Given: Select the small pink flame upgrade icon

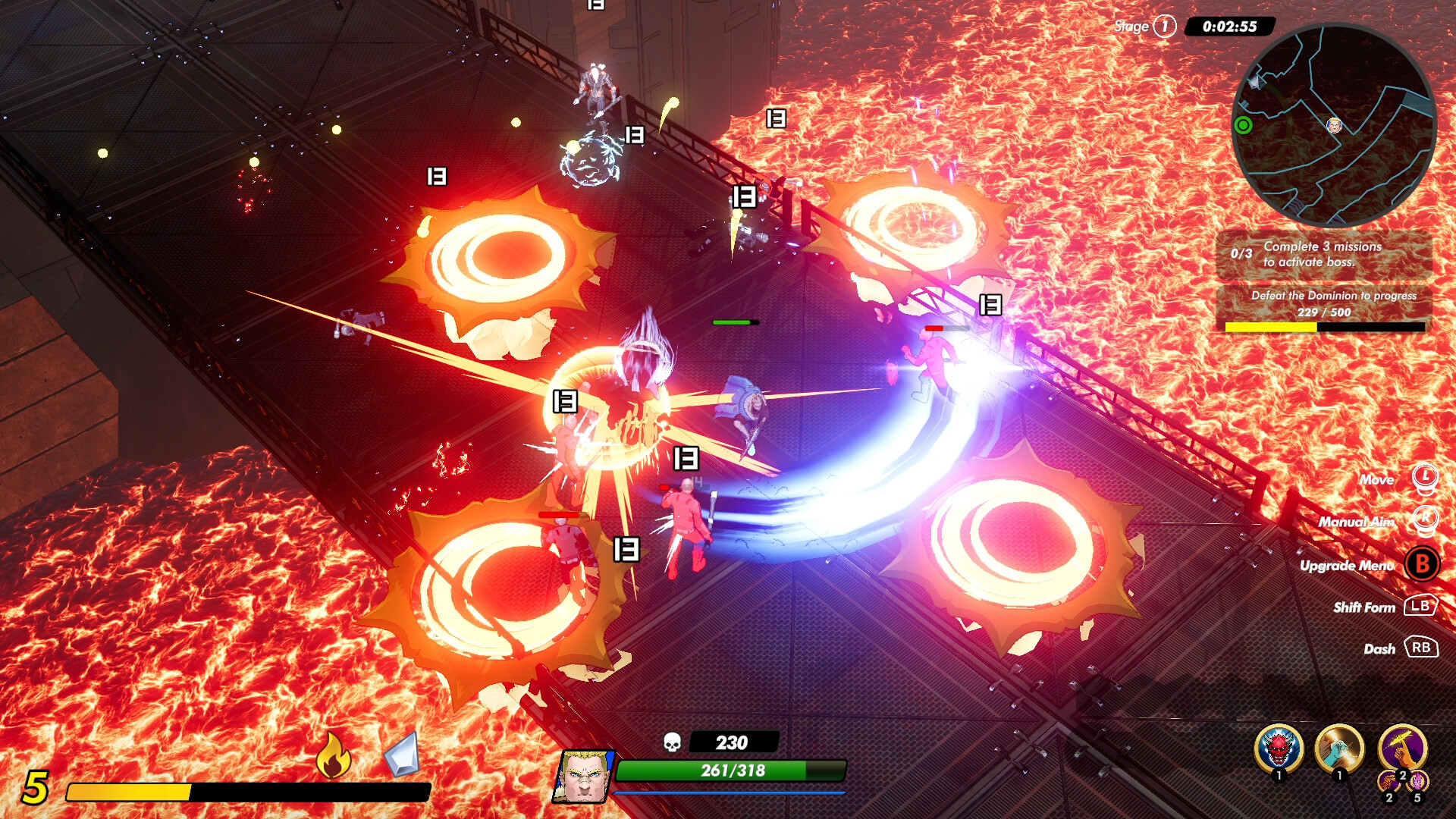Looking at the screenshot, I should [1417, 781].
